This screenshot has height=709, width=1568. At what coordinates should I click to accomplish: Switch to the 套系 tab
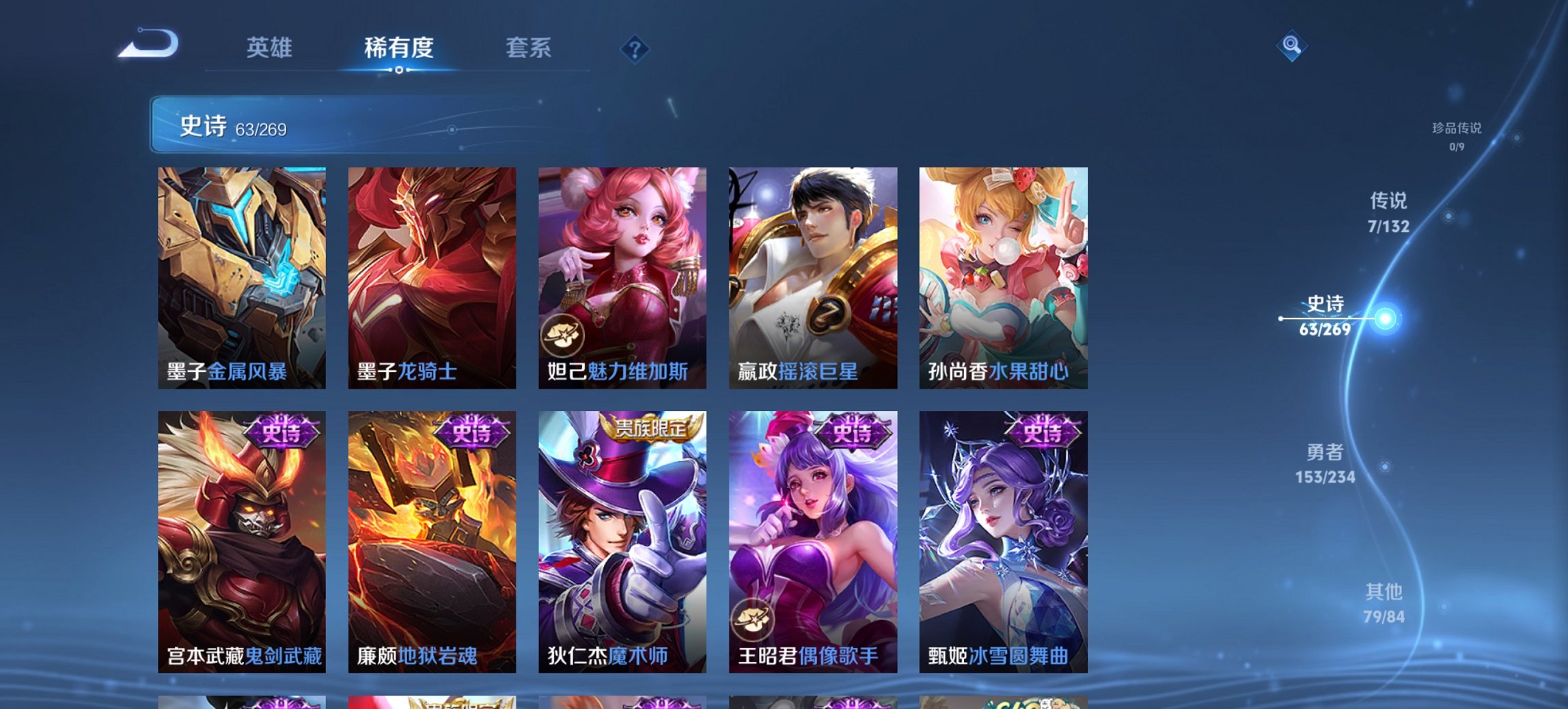[529, 49]
